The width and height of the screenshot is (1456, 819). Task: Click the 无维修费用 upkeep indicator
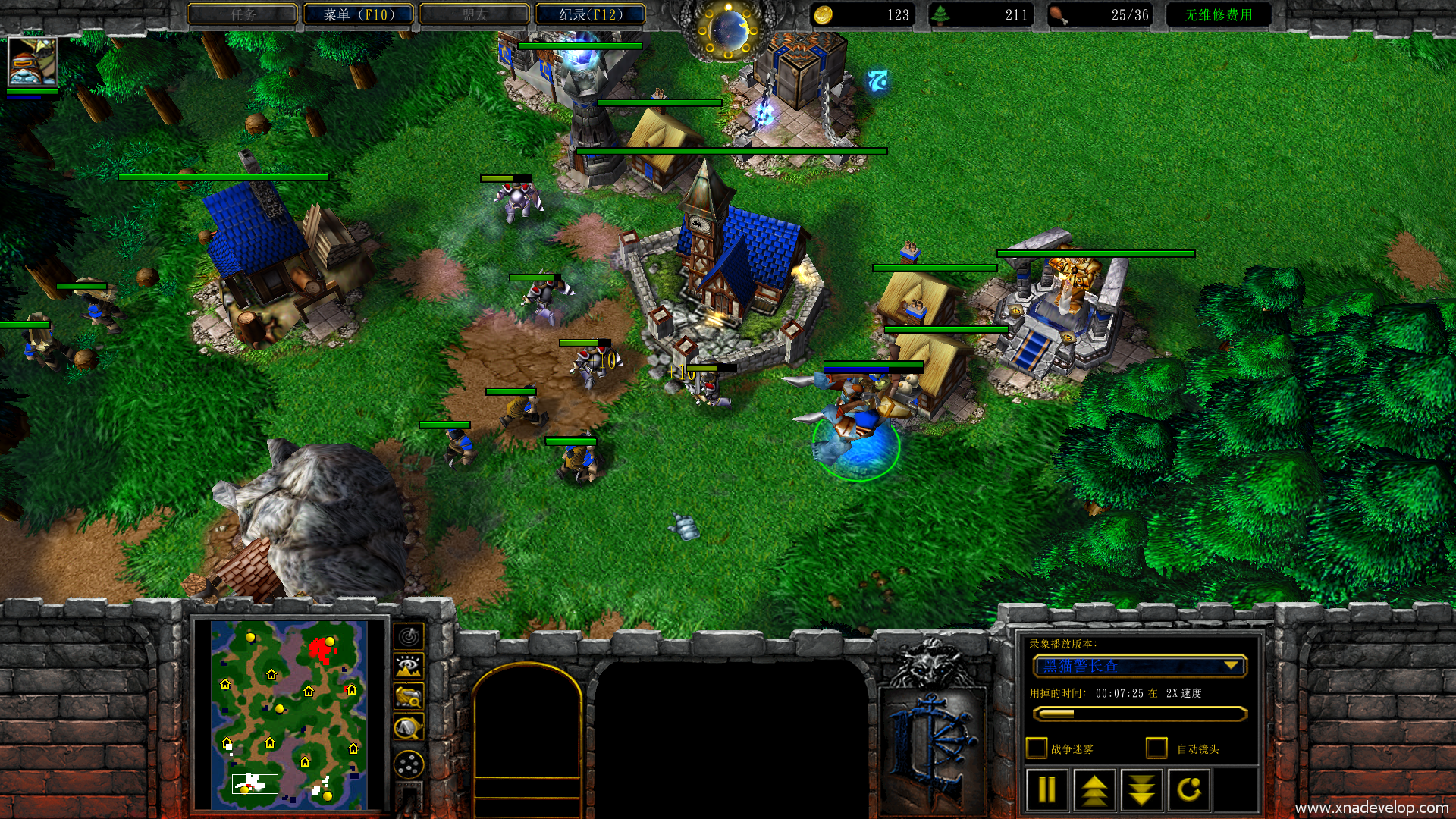(1218, 14)
